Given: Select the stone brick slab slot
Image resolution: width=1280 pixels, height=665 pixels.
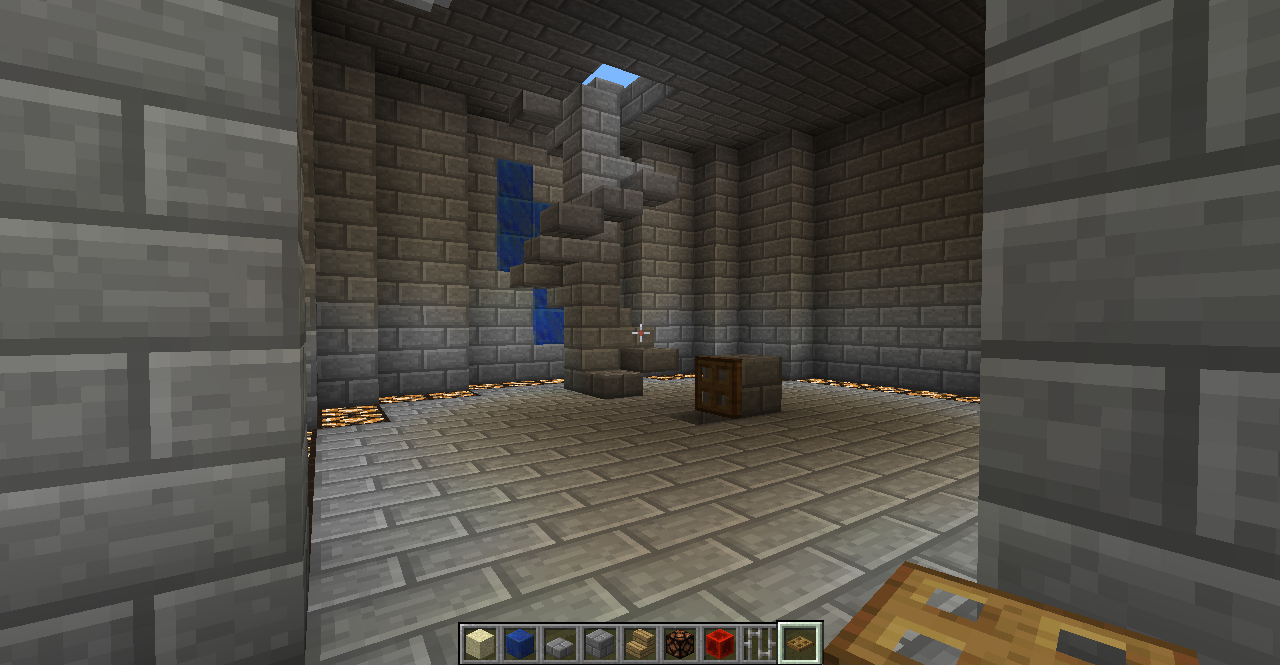Looking at the screenshot, I should (x=560, y=643).
